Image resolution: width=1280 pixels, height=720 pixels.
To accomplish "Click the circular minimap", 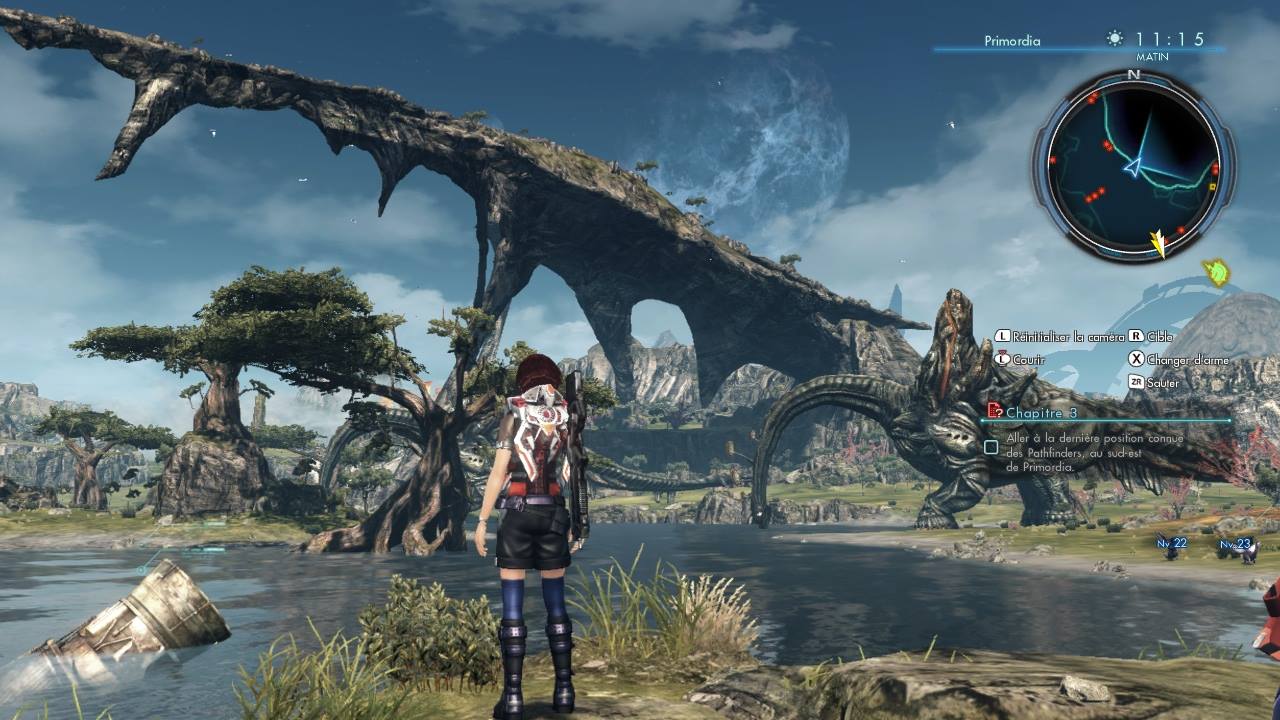I will (x=1133, y=166).
